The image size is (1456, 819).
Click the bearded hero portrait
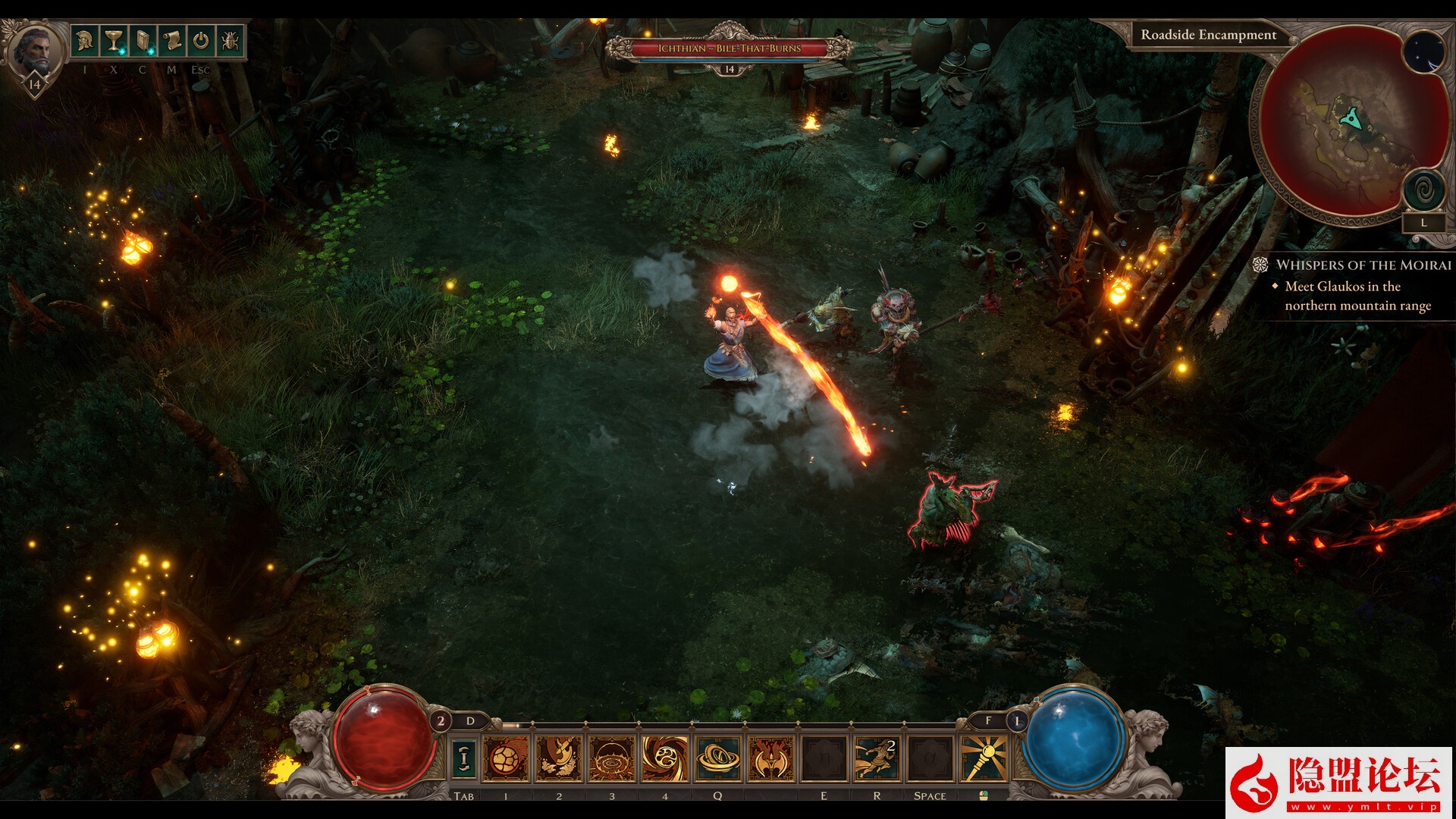coord(35,51)
